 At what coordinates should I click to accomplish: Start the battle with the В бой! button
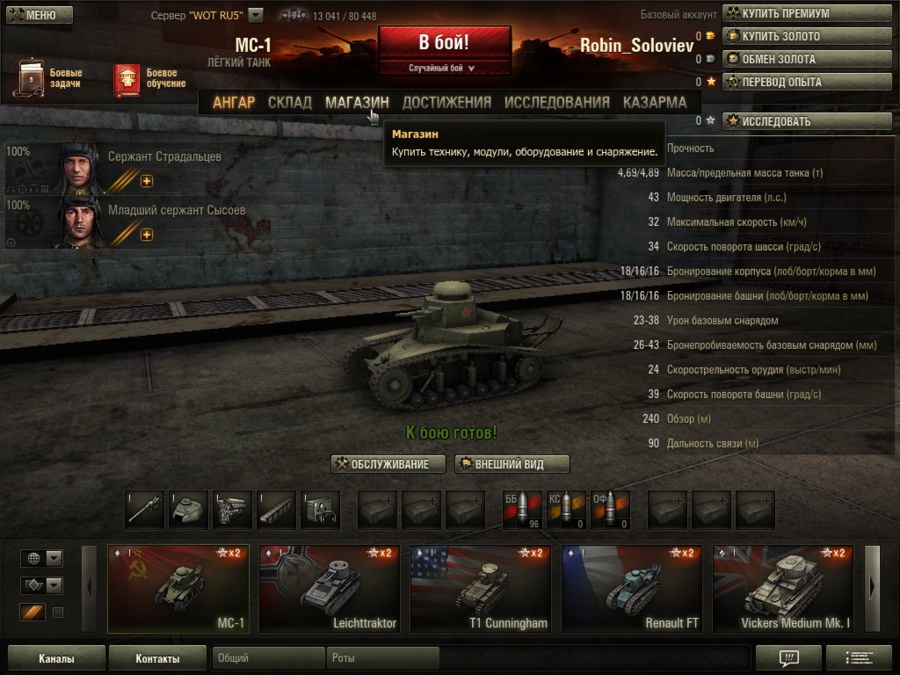[444, 44]
